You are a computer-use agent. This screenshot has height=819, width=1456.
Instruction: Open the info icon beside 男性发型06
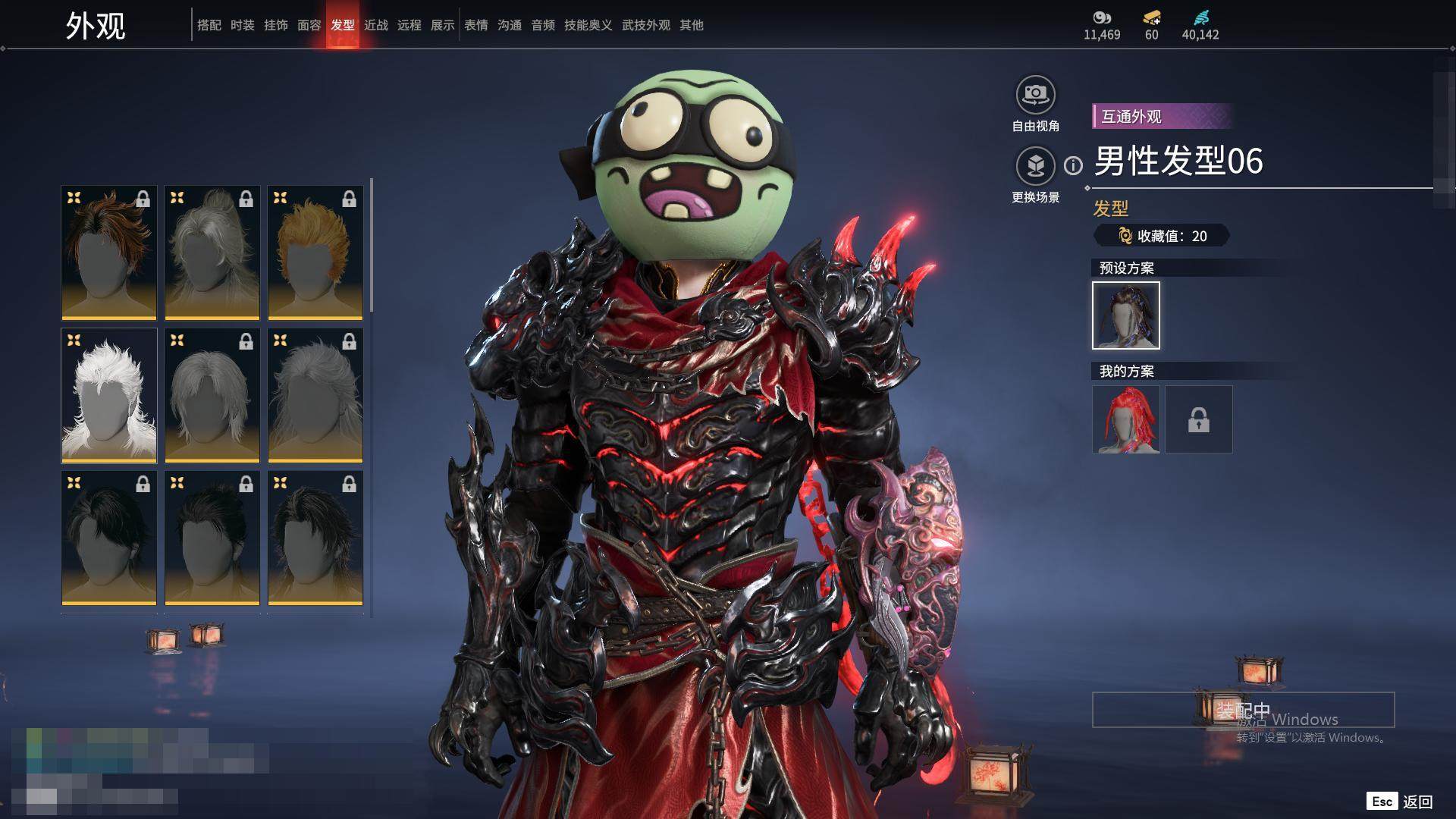coord(1073,165)
